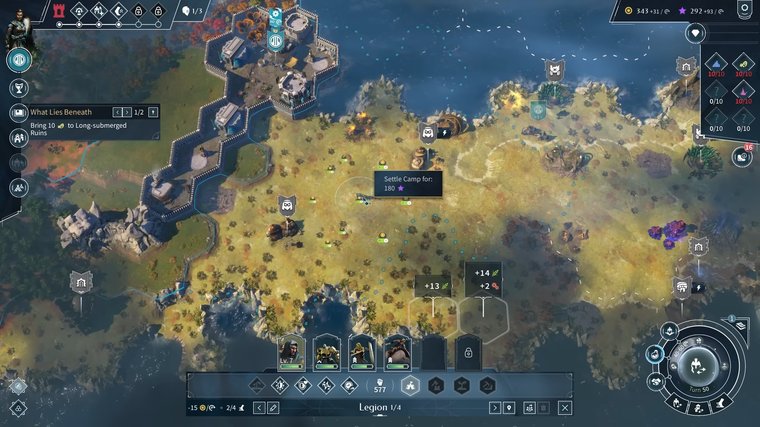Open the game menu button in the top-right corner
The height and width of the screenshot is (427, 760).
coord(742,11)
